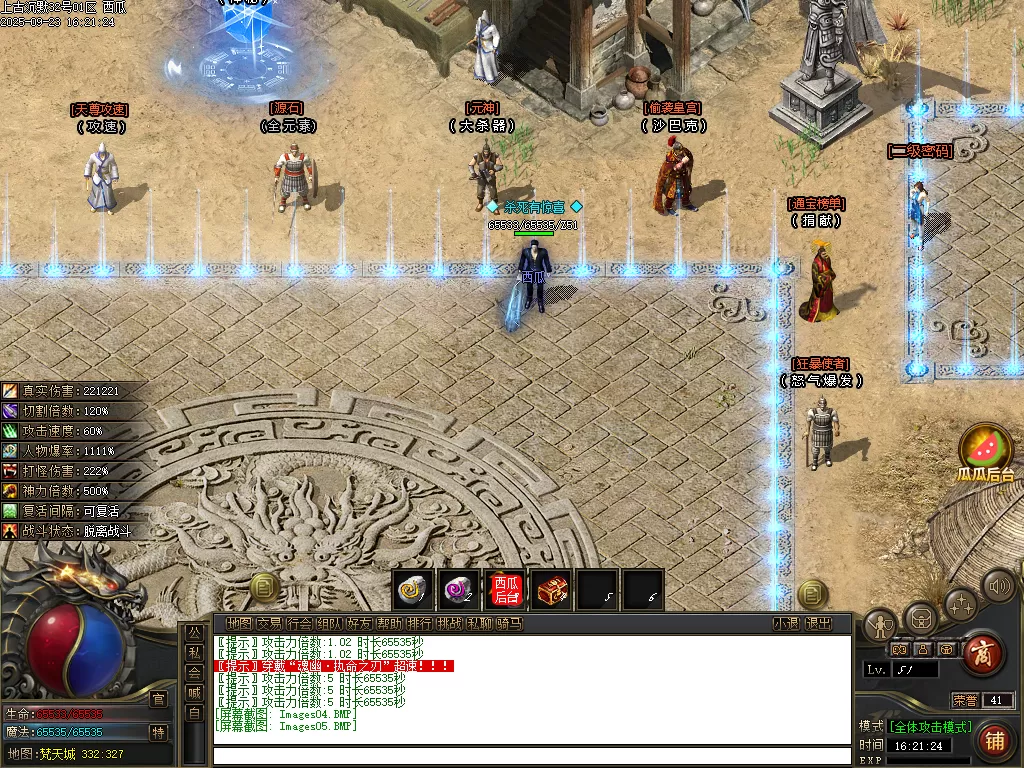This screenshot has width=1024, height=768.
Task: Switch chat to the 私 private channel
Action: tap(194, 653)
